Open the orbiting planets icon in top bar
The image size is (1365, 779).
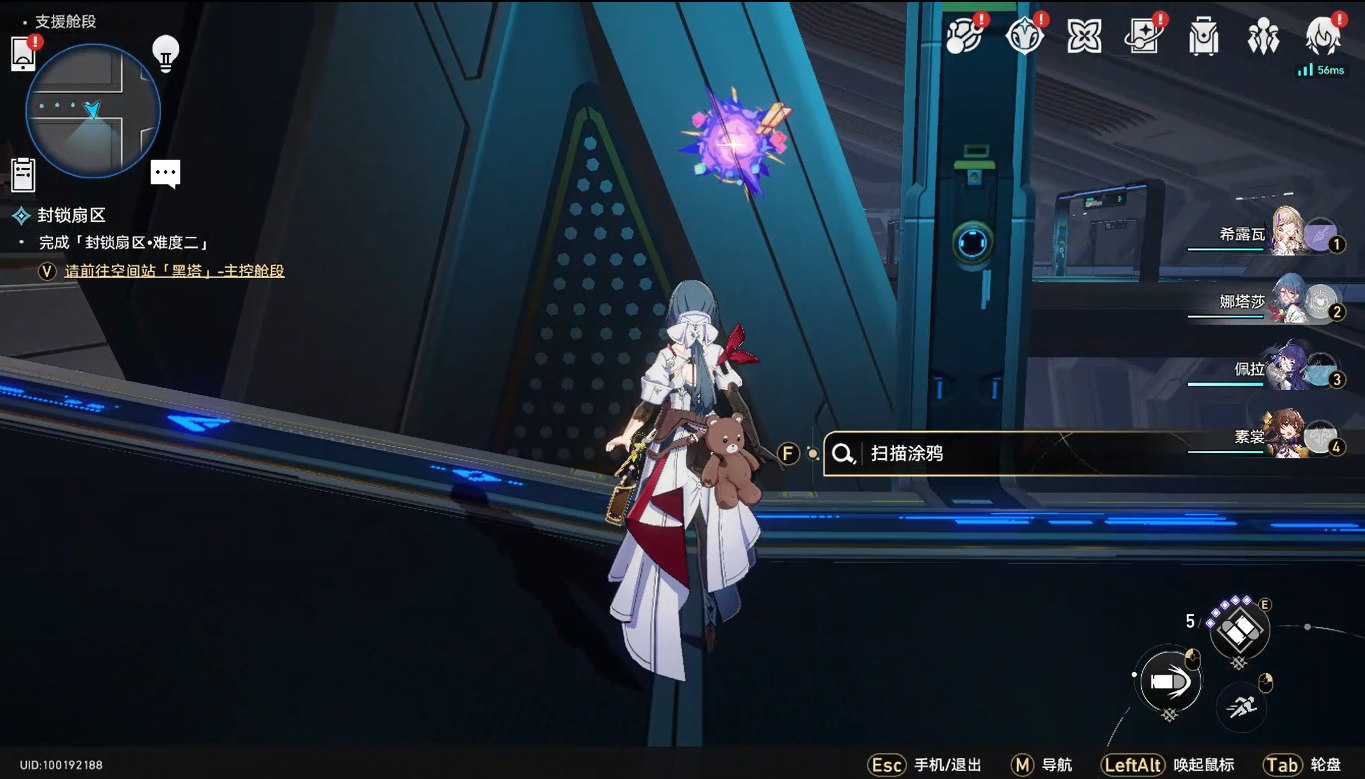[965, 37]
